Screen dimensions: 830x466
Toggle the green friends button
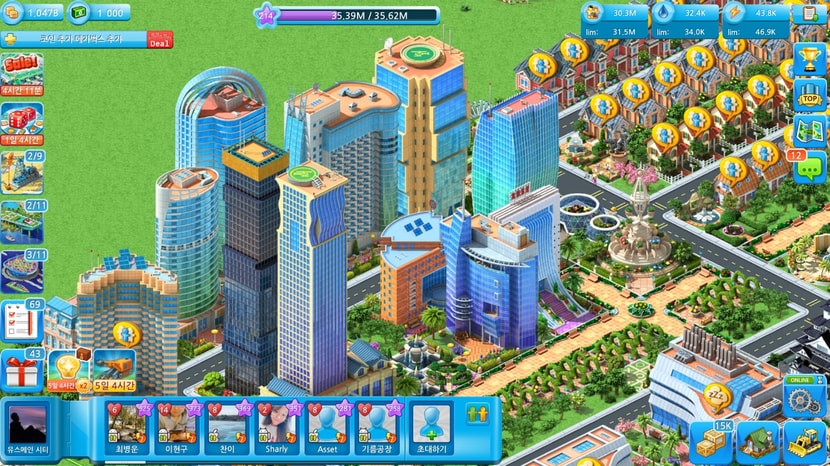point(477,413)
